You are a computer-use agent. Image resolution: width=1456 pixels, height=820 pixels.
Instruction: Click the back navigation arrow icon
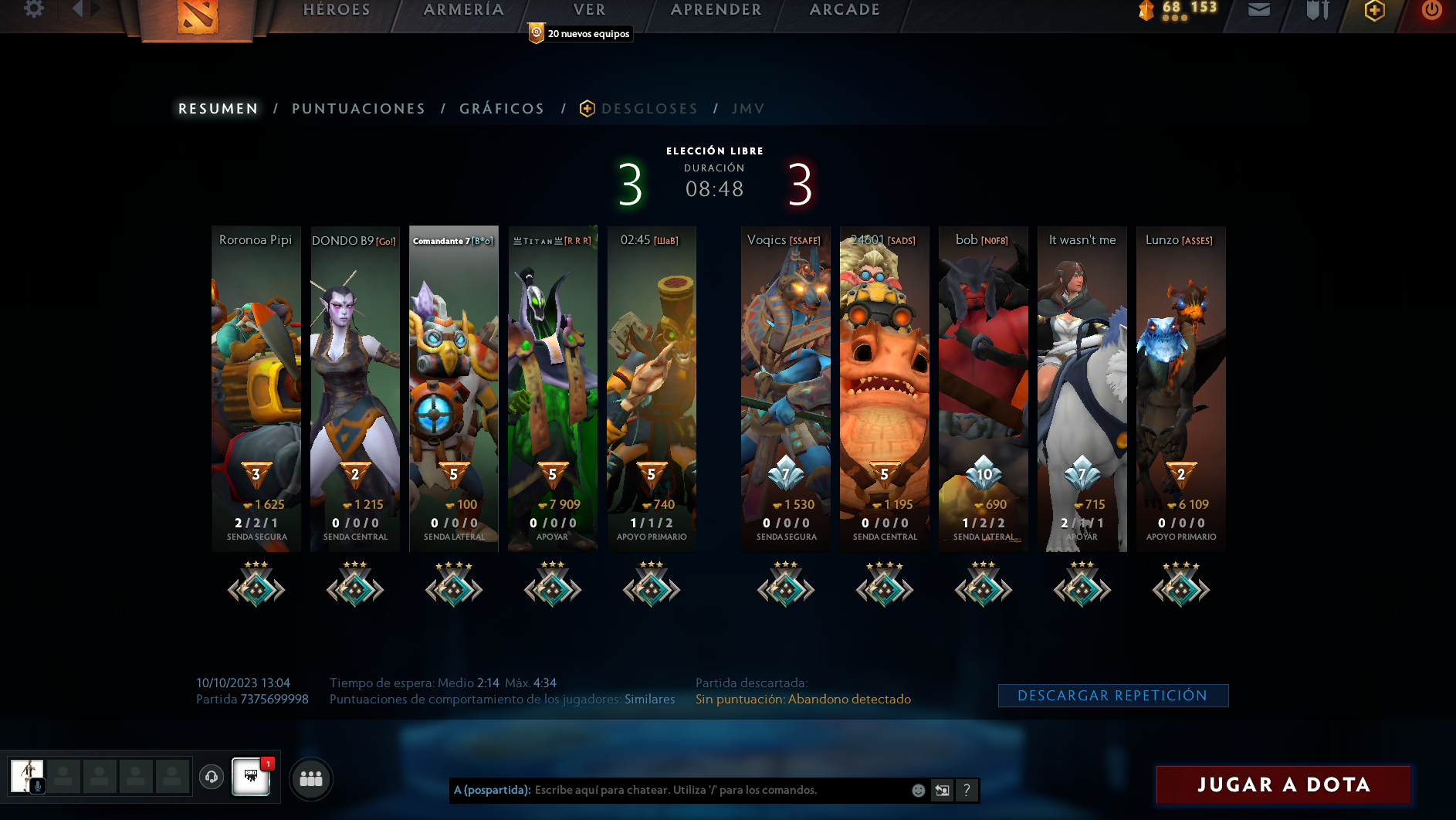(77, 8)
